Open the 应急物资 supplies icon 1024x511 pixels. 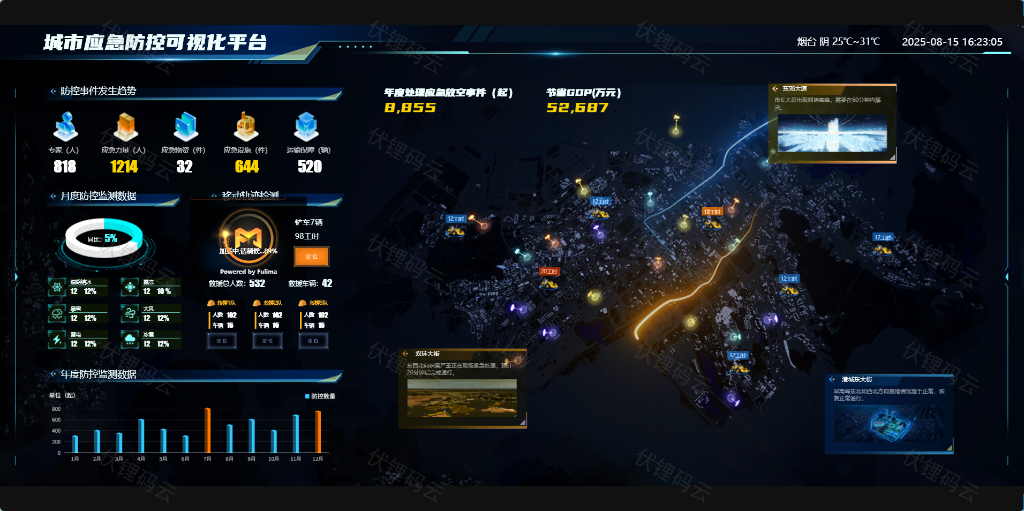click(x=185, y=127)
